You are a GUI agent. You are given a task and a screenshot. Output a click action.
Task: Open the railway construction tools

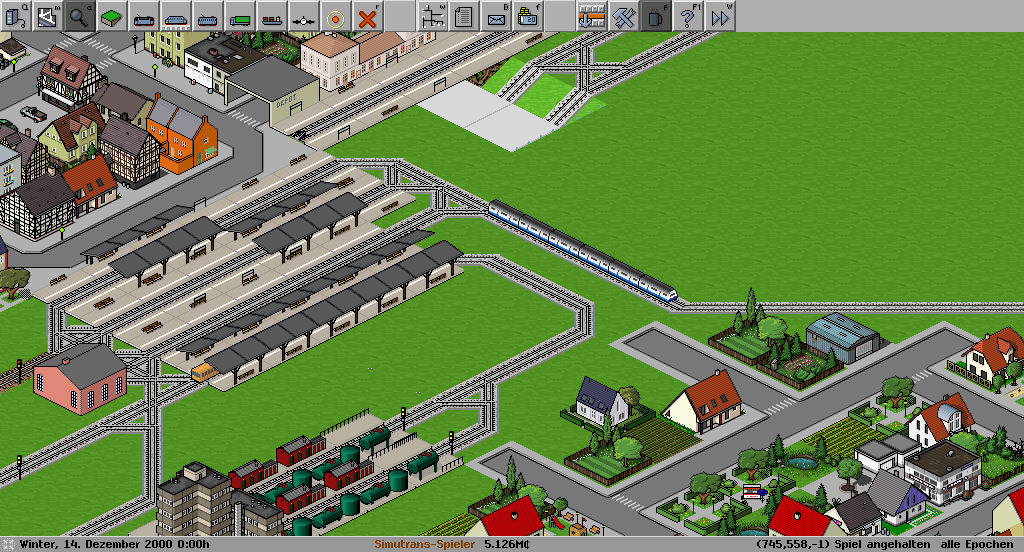pyautogui.click(x=143, y=15)
